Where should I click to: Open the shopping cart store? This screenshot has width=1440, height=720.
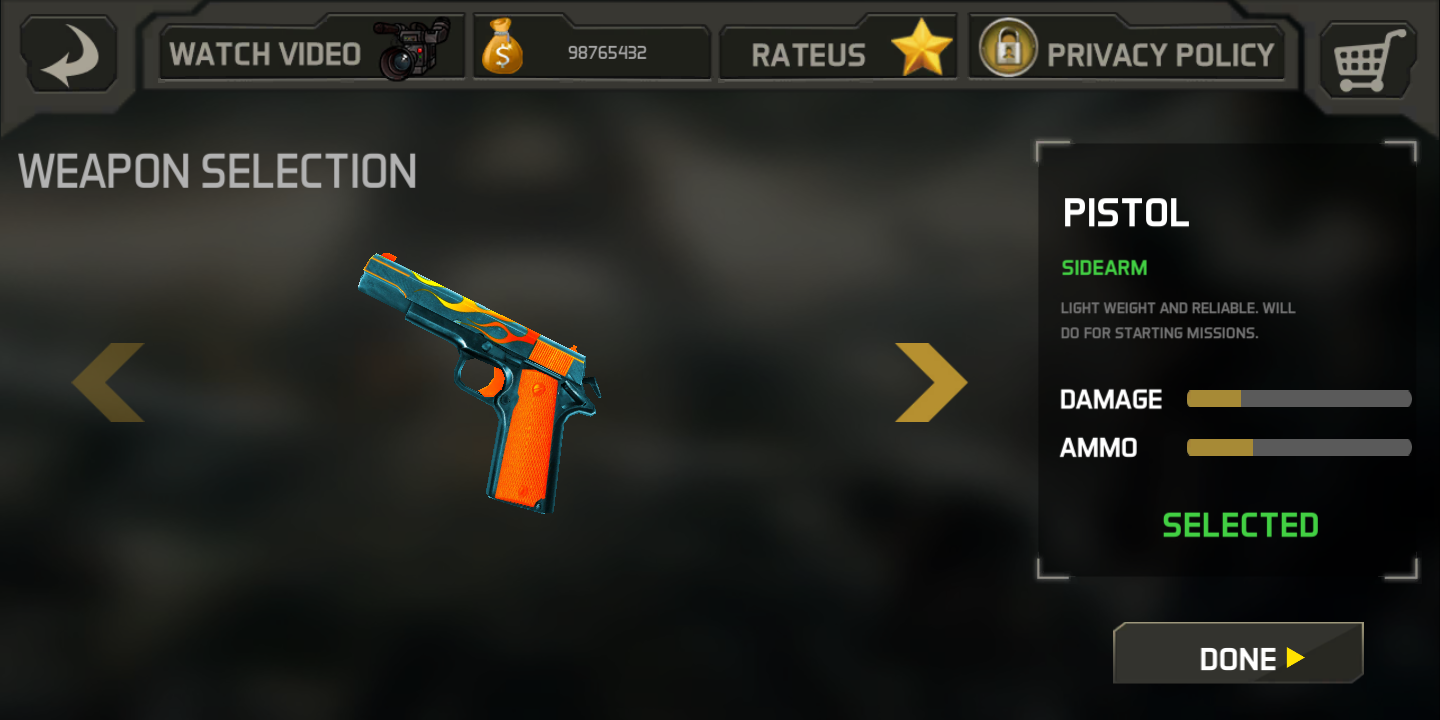(x=1368, y=58)
